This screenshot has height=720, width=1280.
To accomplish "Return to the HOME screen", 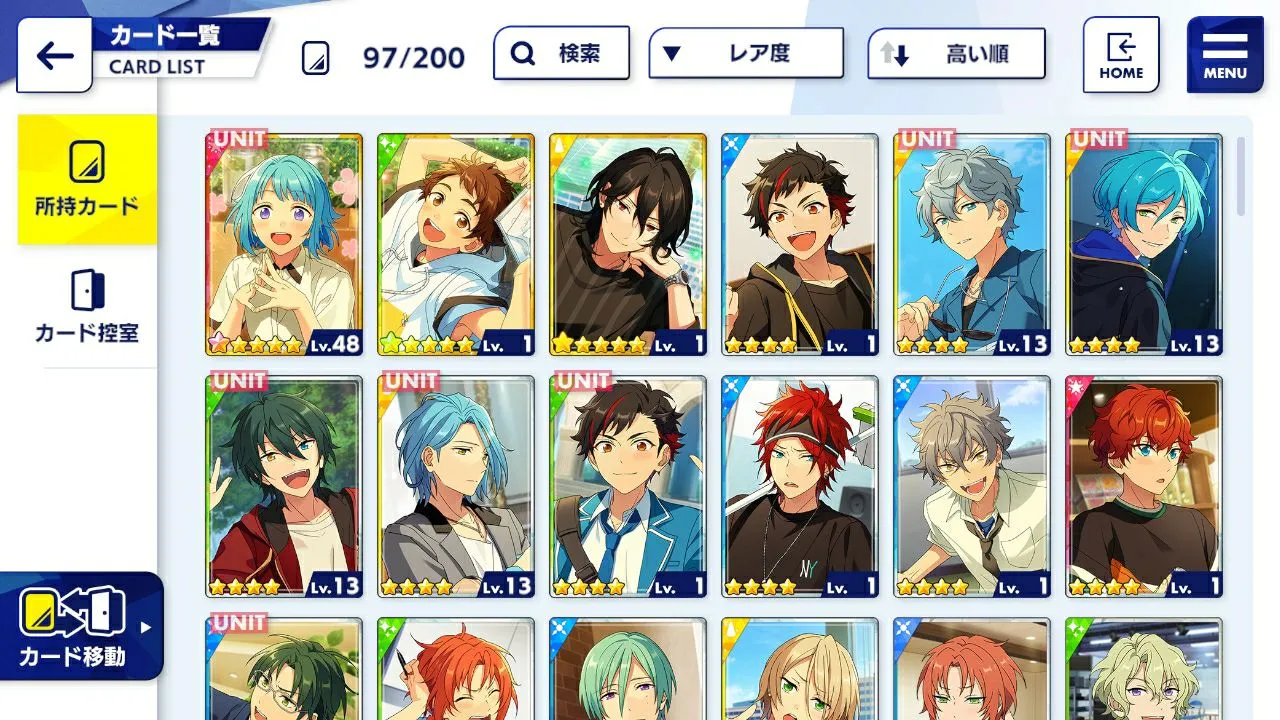I will pos(1121,55).
